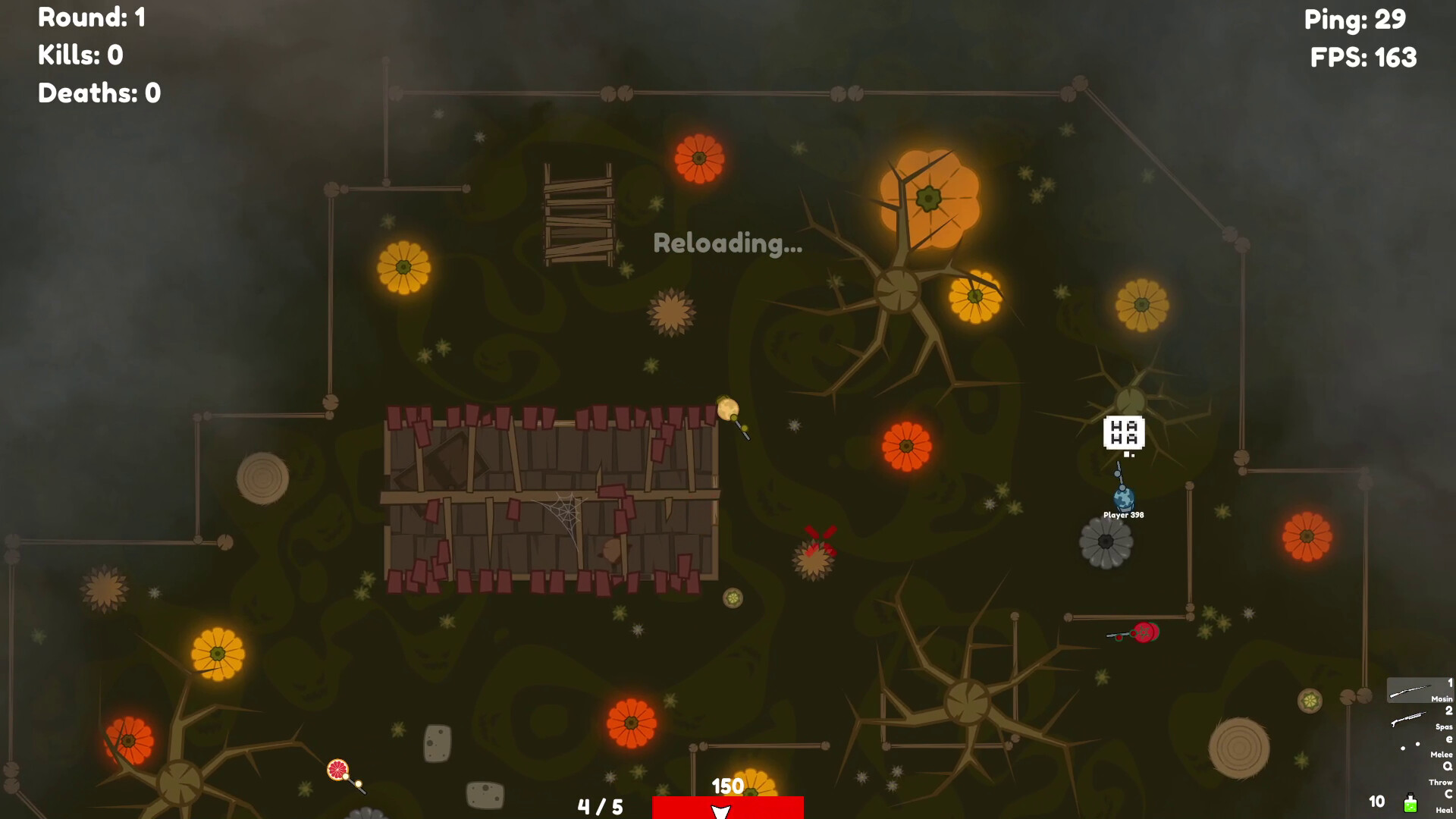Screen dimensions: 1456x819
Task: Click the 4 / 5 ammo counter
Action: click(x=598, y=806)
